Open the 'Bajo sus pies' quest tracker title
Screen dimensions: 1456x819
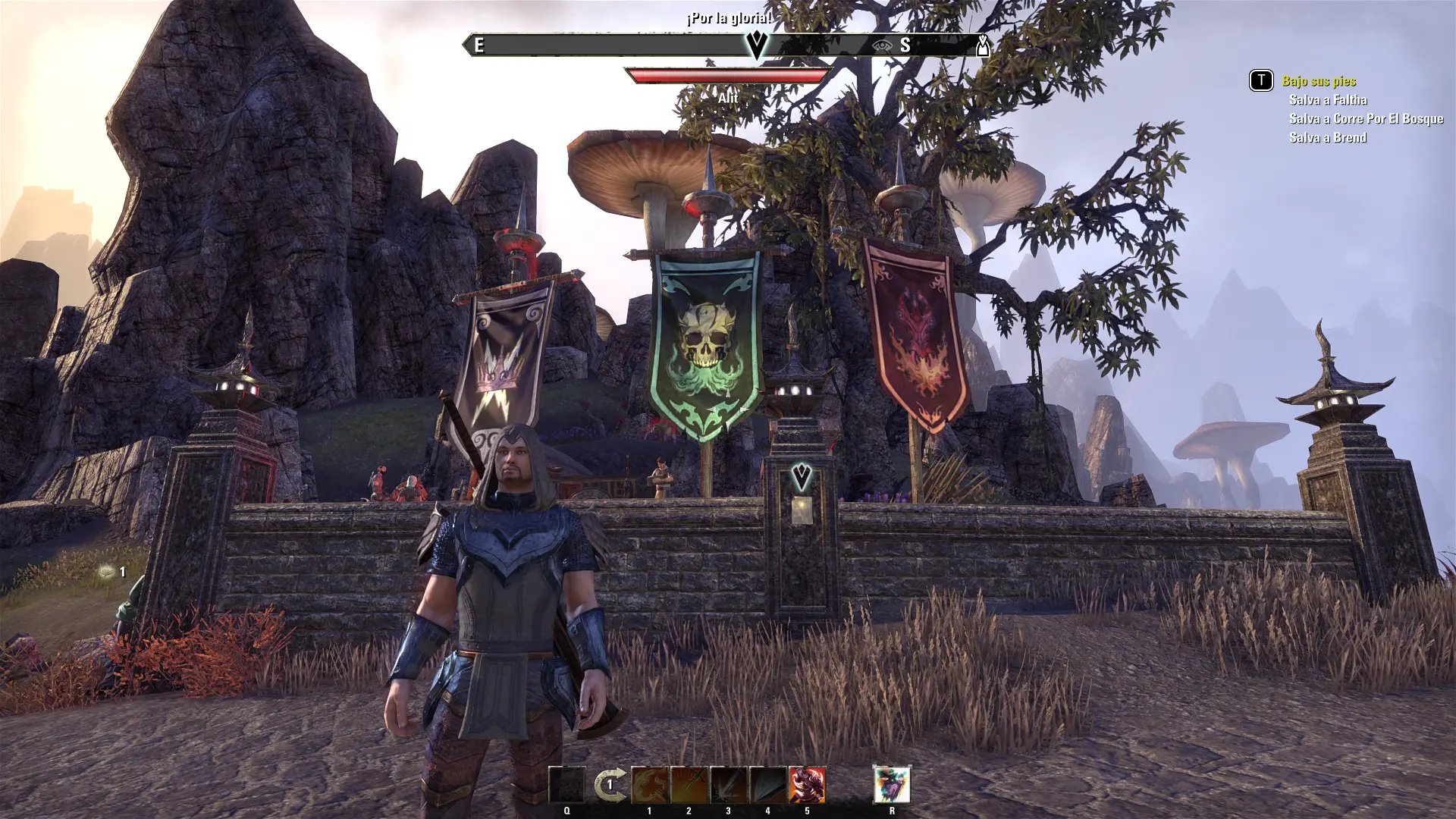coord(1319,81)
